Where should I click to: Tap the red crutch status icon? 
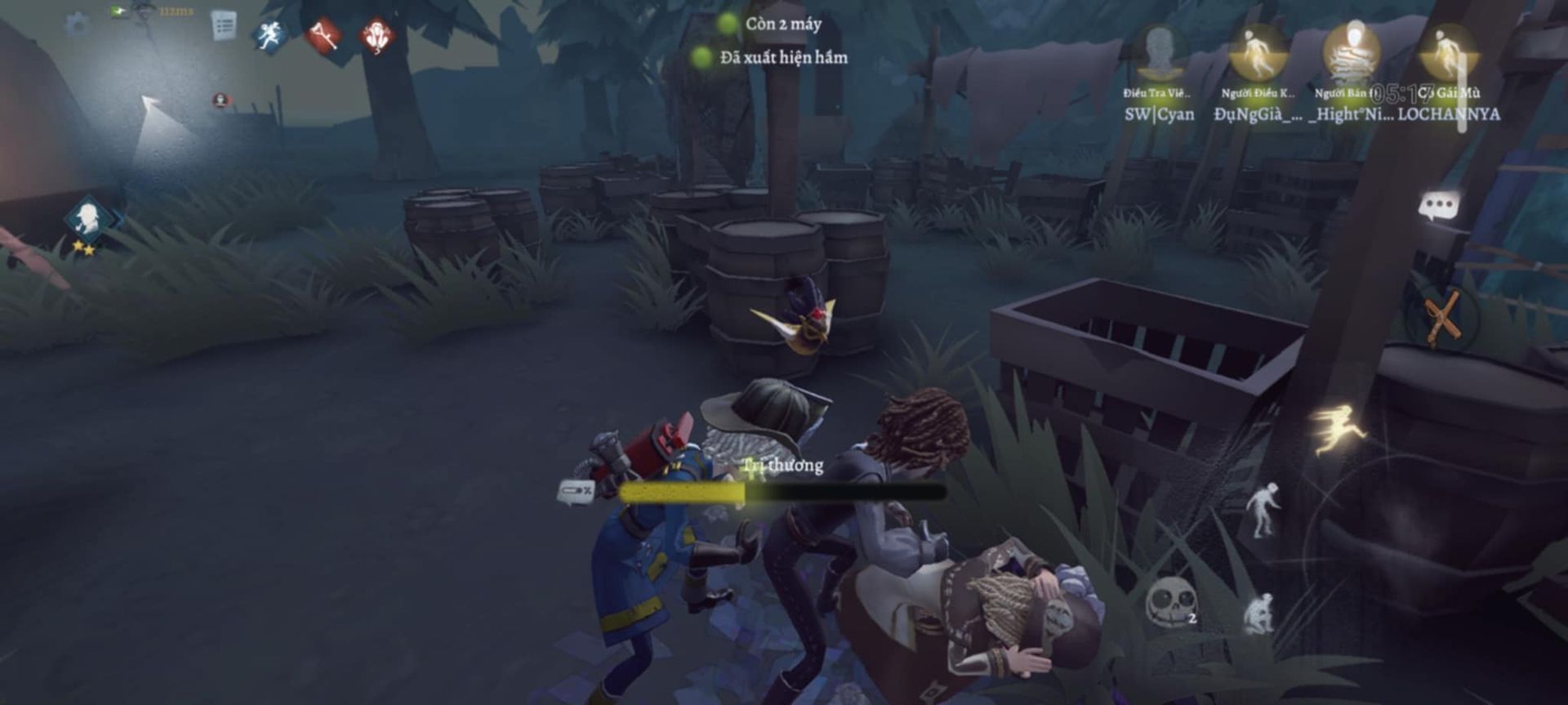[x=323, y=37]
